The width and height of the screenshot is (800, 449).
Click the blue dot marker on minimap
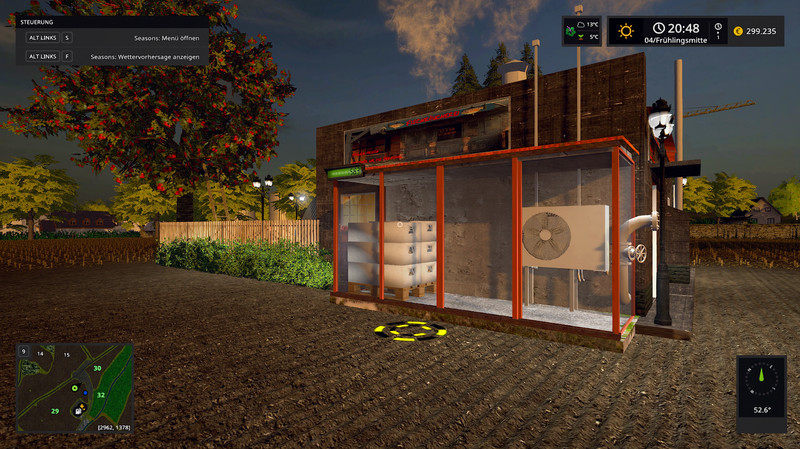pyautogui.click(x=87, y=393)
